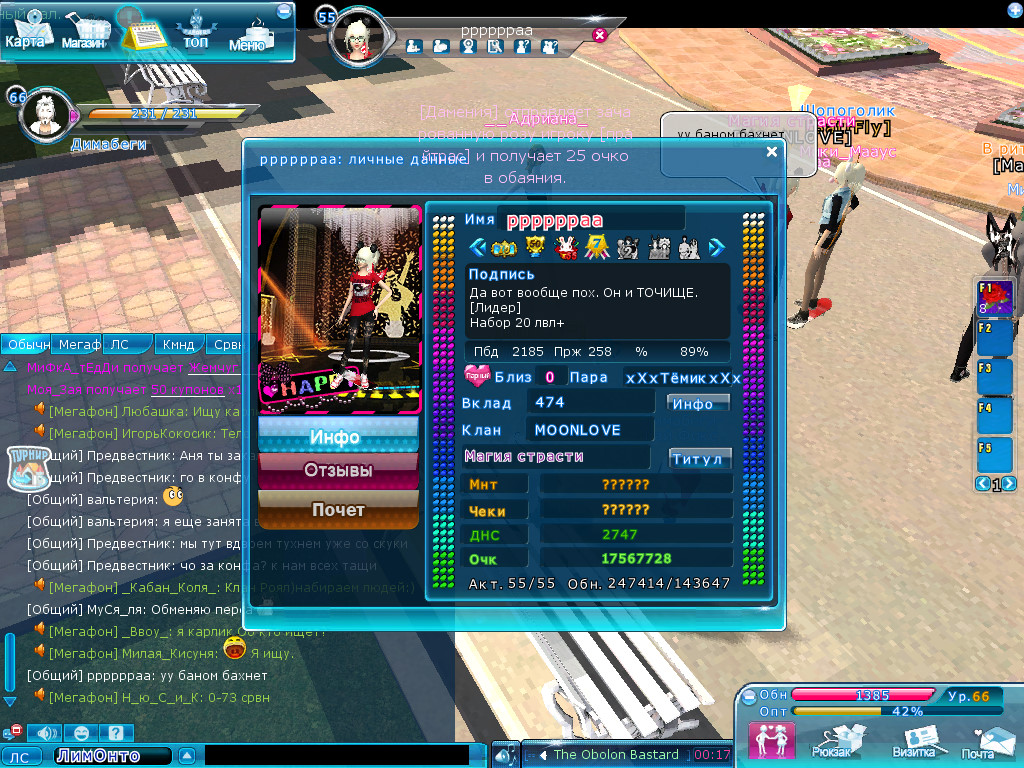Click the chat message input field
Image resolution: width=1024 pixels, height=768 pixels.
[336, 755]
